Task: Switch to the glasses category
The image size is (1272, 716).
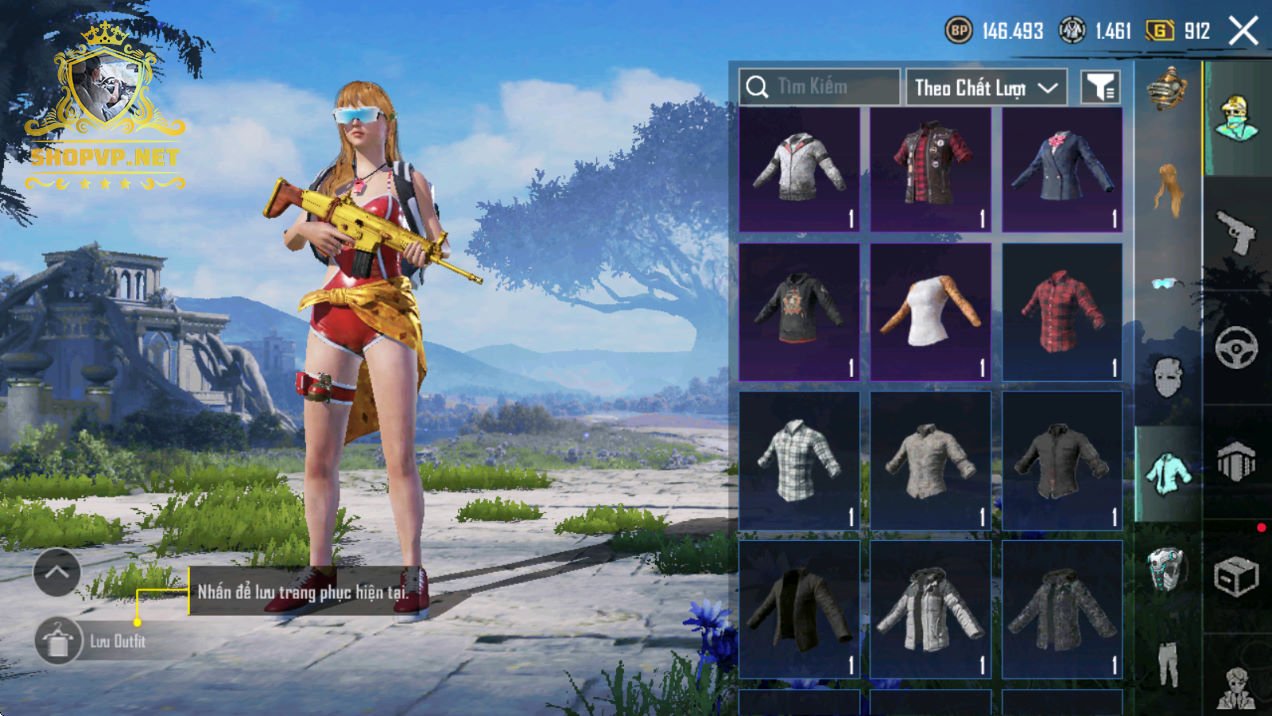Action: [x=1167, y=284]
